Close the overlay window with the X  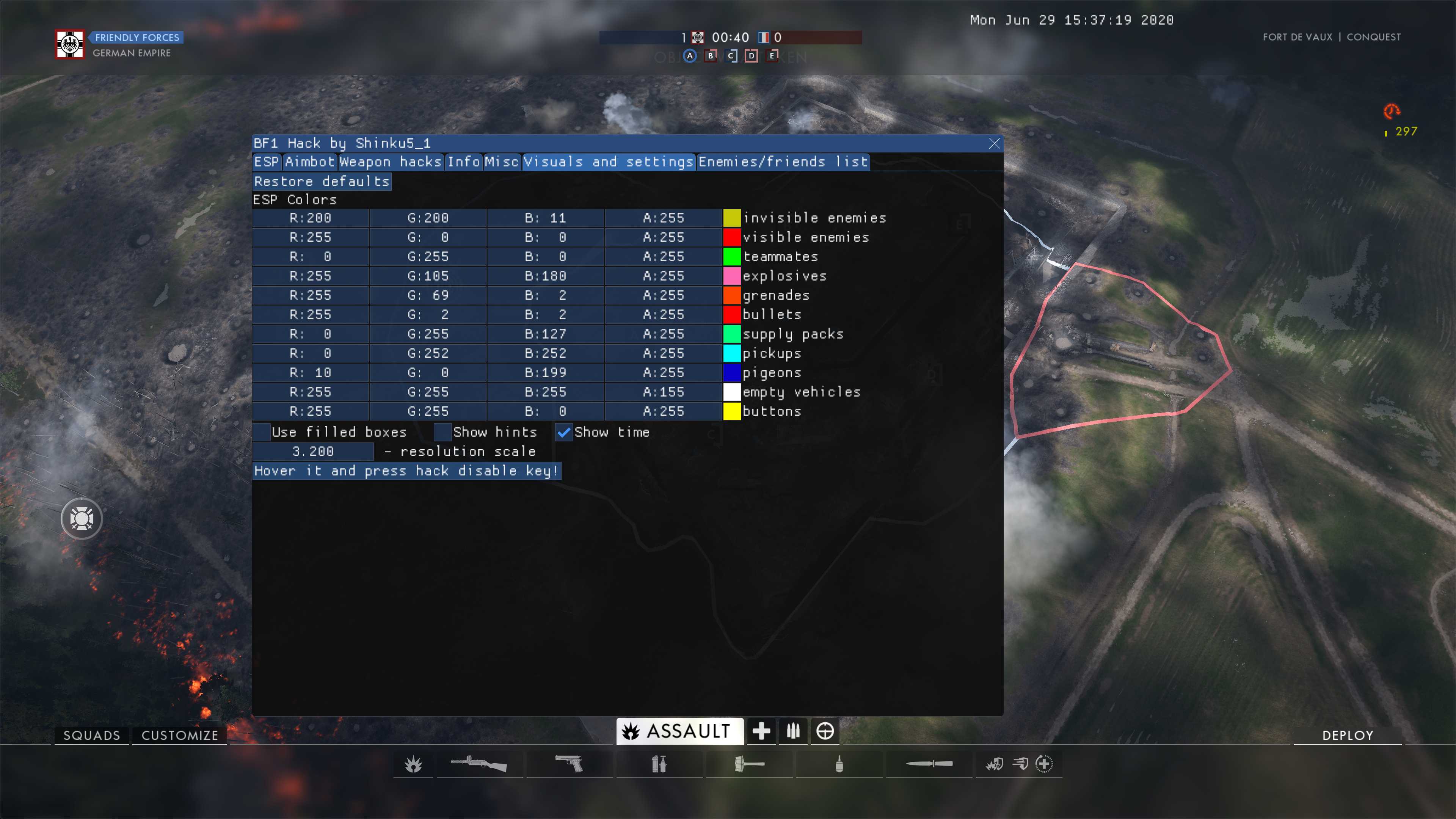pos(994,144)
